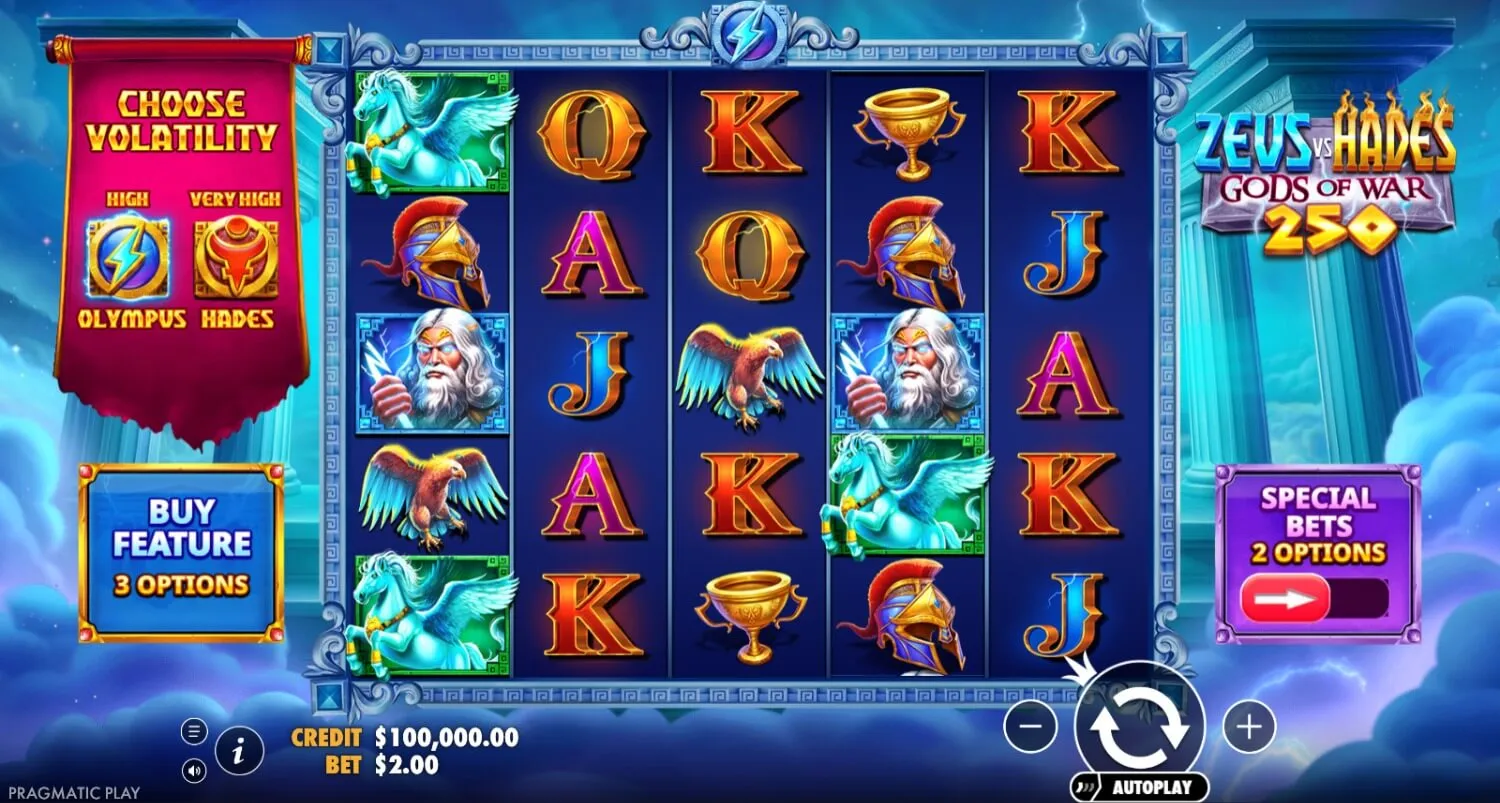Toggle the Special Bets switch

click(x=1314, y=599)
